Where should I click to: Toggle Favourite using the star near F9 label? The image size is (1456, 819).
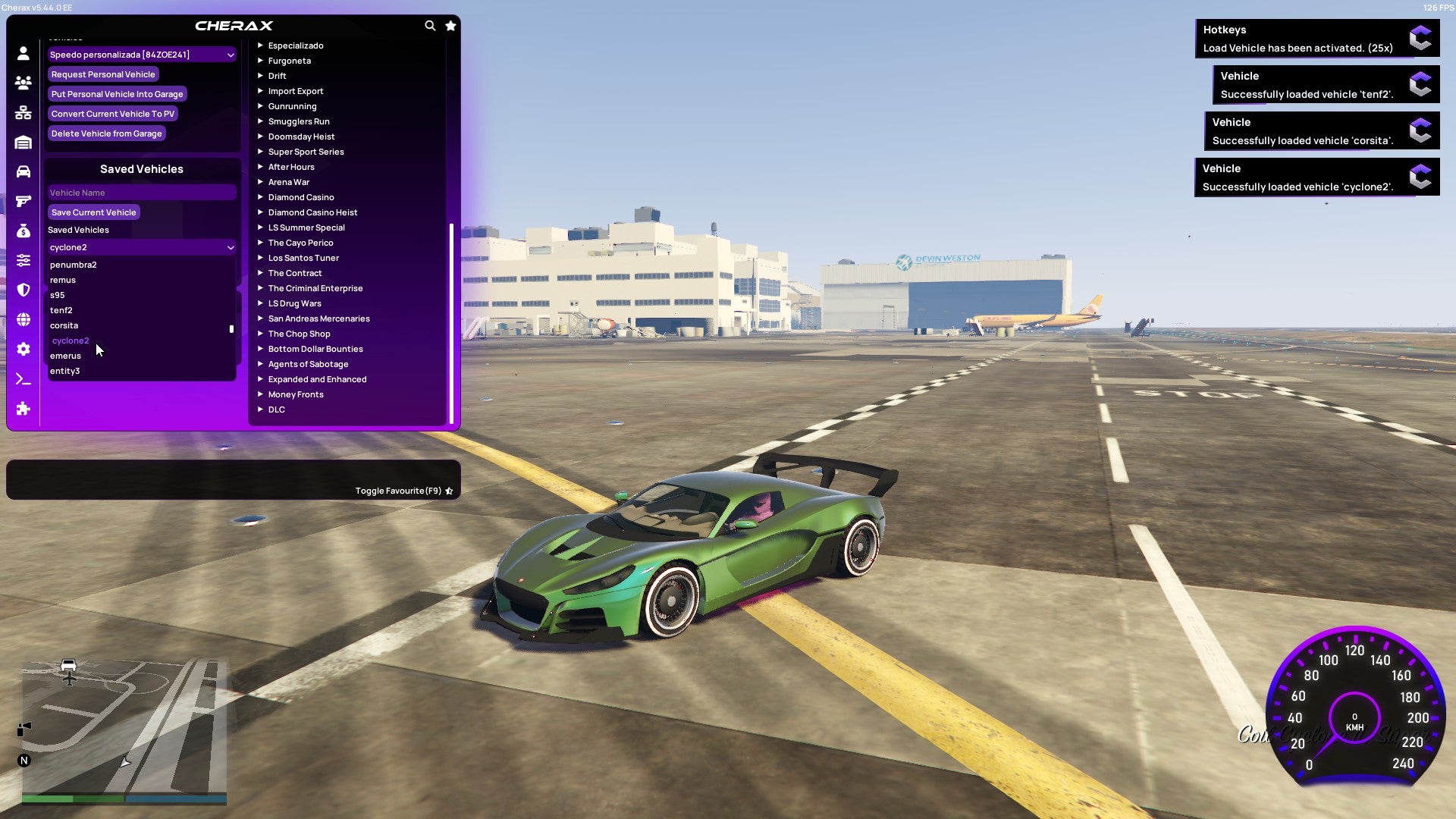[x=448, y=490]
